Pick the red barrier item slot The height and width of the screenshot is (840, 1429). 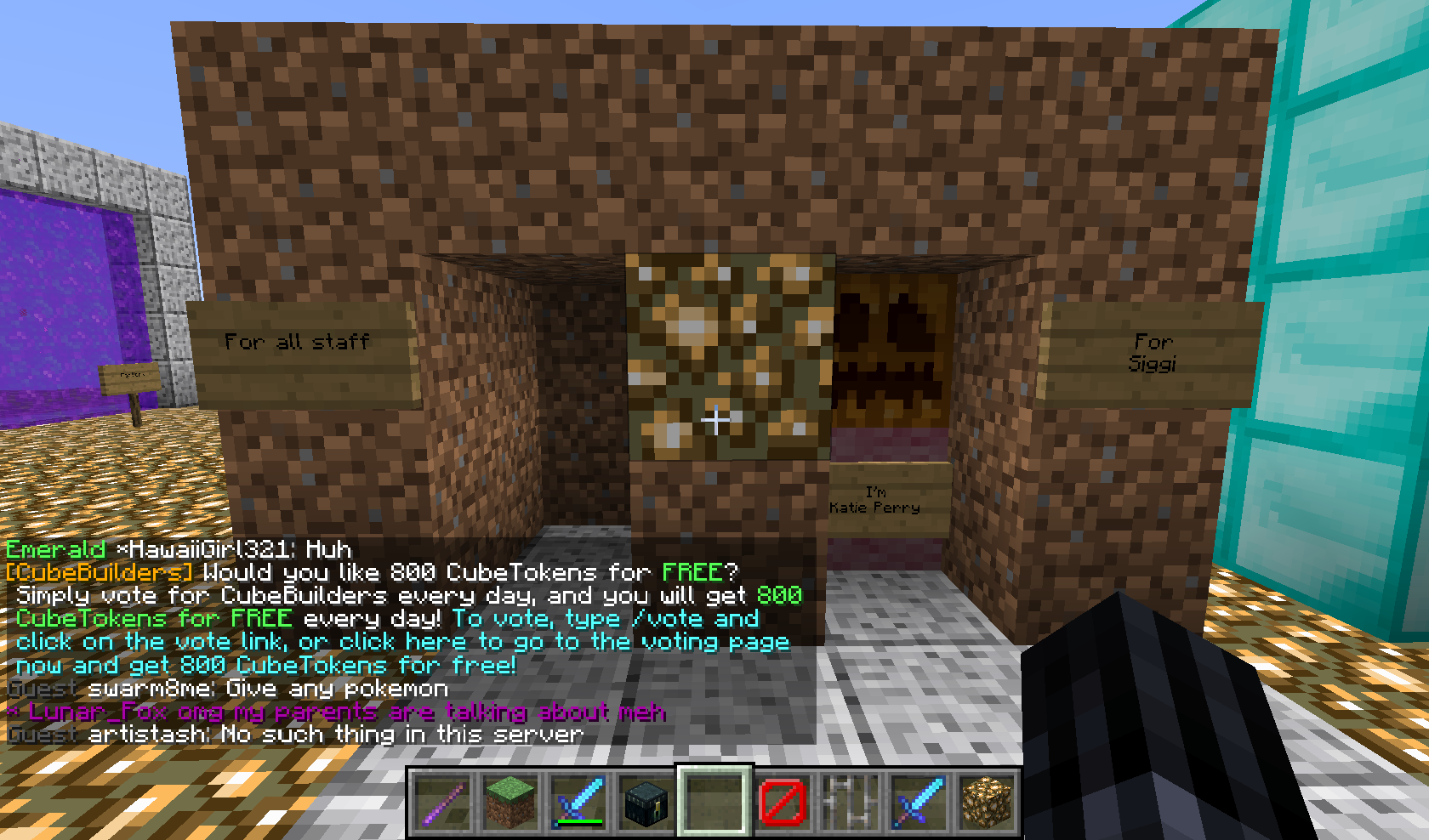point(783,802)
